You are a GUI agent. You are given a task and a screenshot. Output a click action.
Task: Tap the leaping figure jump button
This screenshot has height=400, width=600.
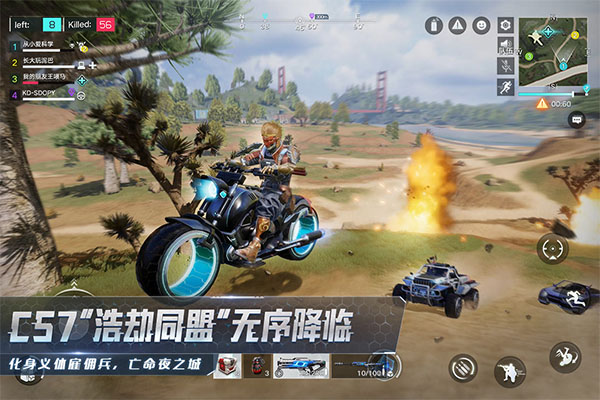click(x=565, y=357)
